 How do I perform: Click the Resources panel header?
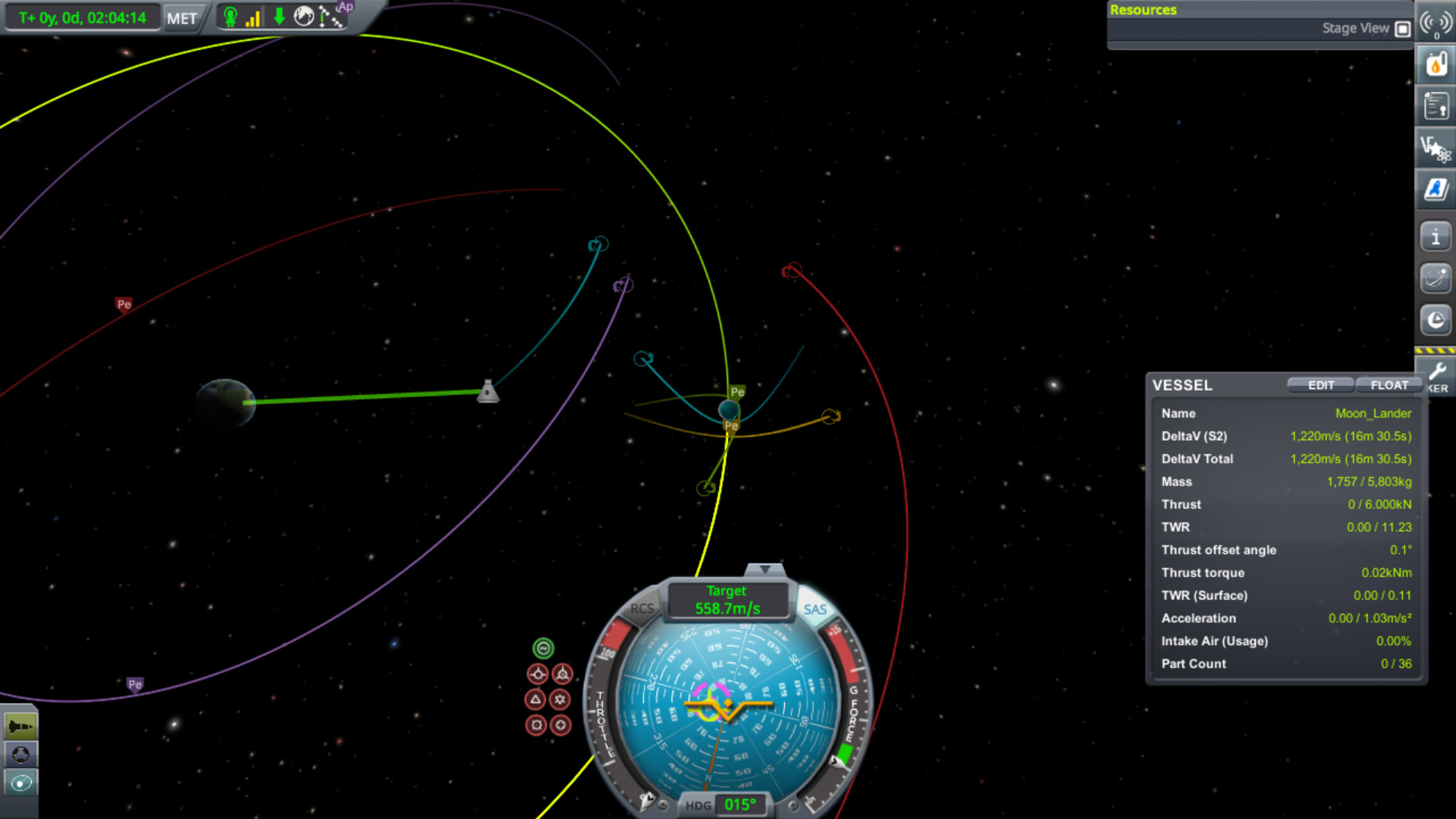1144,9
